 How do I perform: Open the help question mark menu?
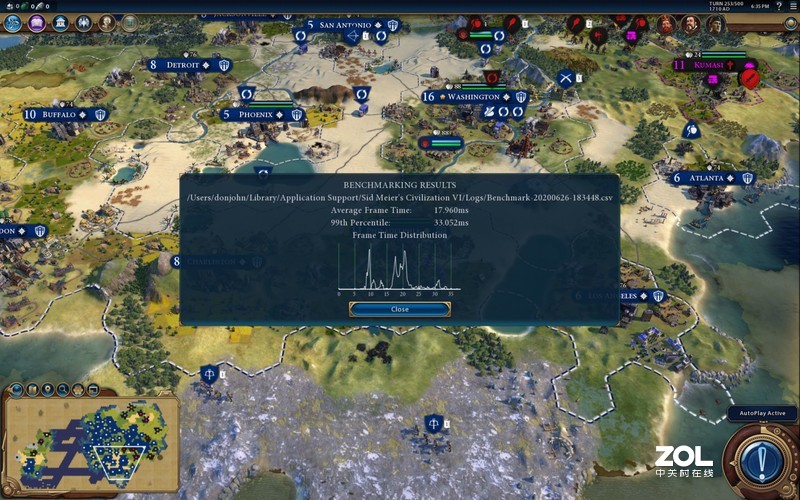point(779,7)
